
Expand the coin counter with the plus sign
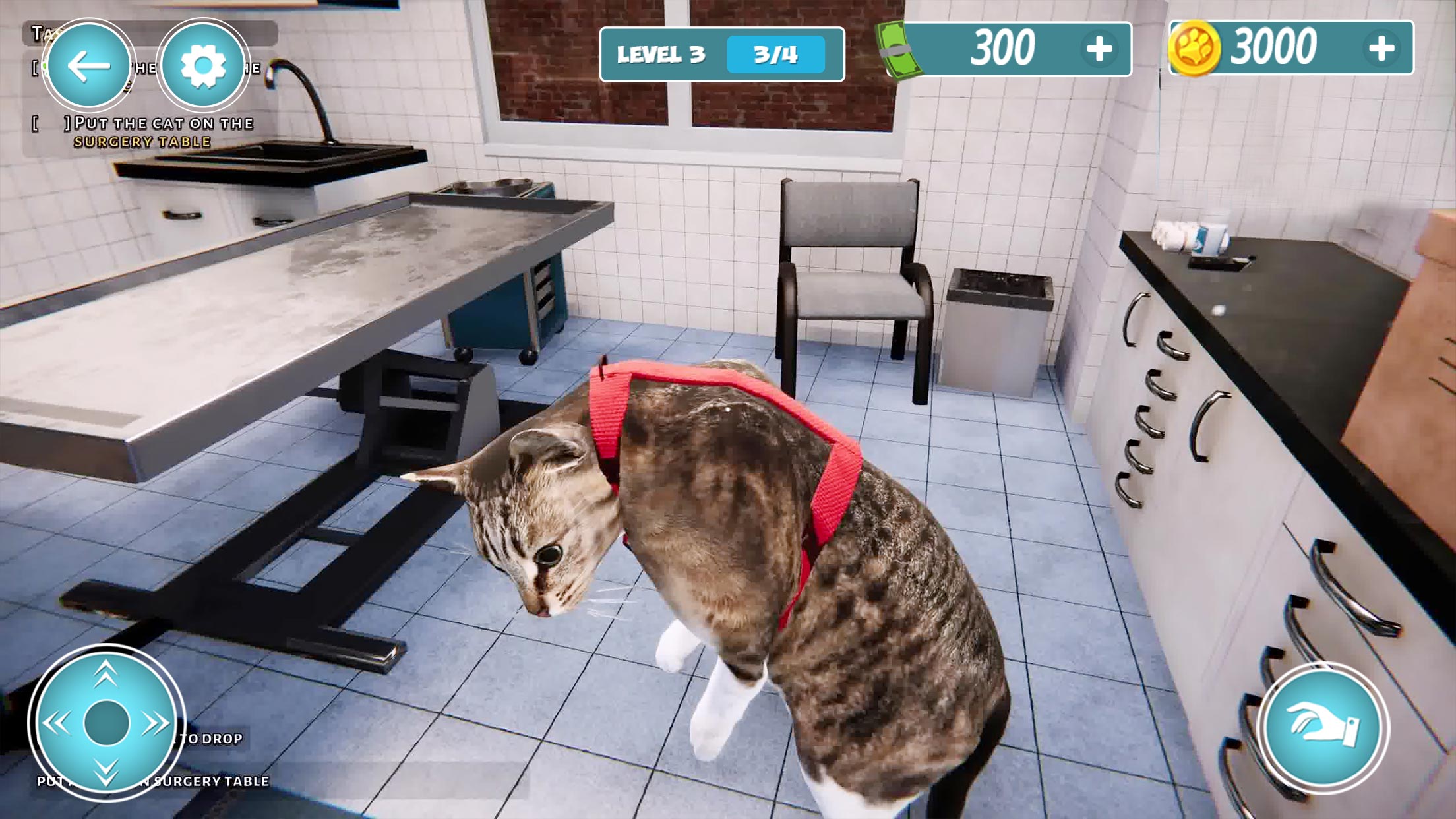1382,47
